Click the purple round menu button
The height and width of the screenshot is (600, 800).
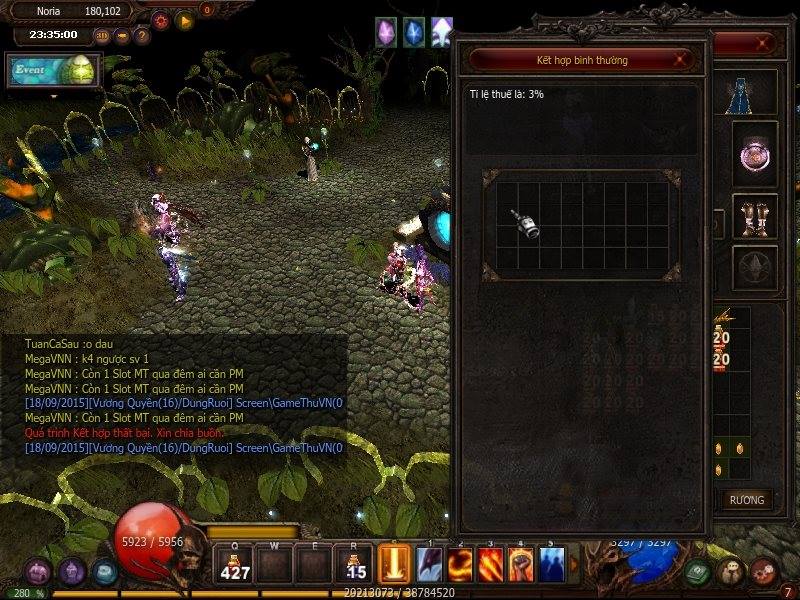[x=72, y=572]
